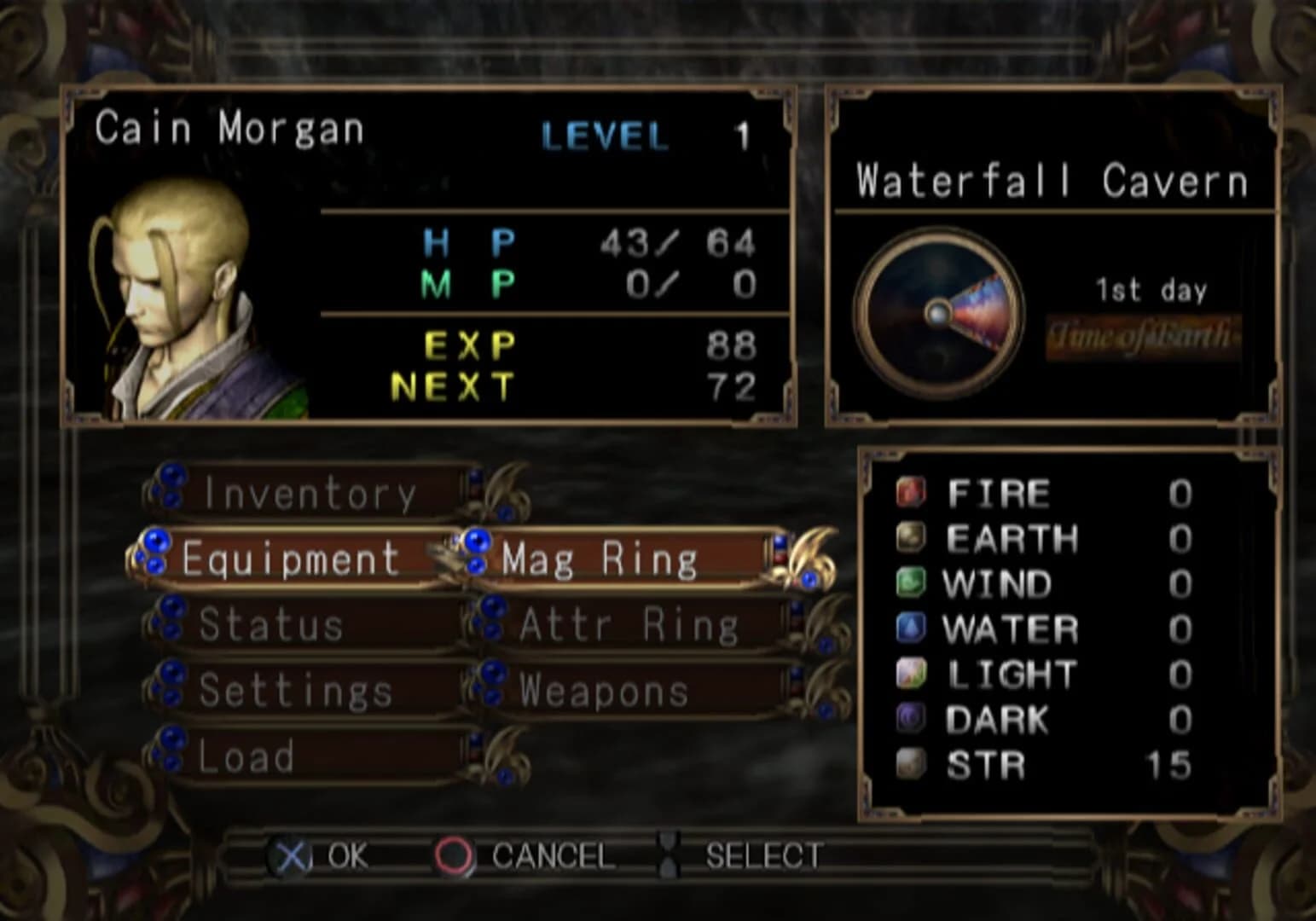This screenshot has height=921, width=1316.
Task: Open the Weapons equipment list
Action: coord(606,690)
